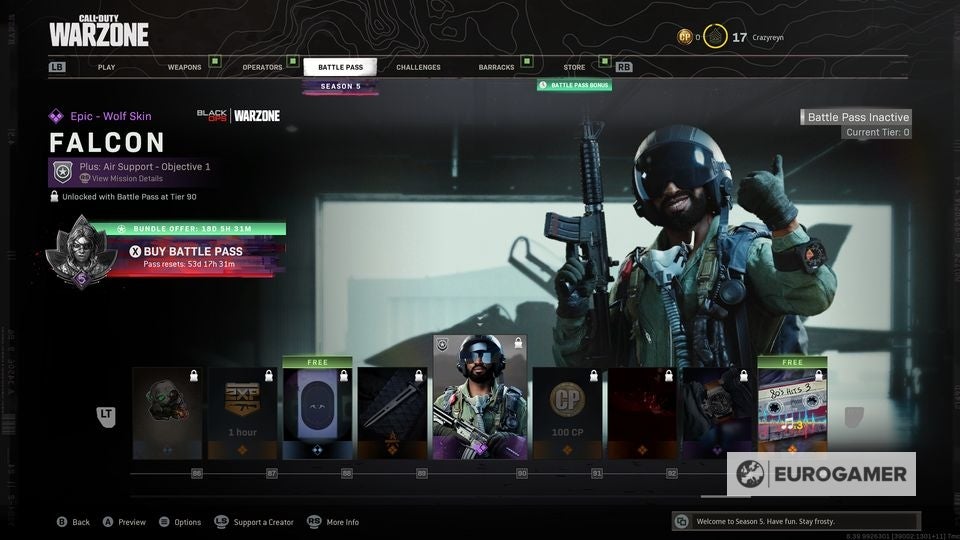Select the free 80's Hits 3 cassette reward
This screenshot has width=960, height=540.
[792, 410]
